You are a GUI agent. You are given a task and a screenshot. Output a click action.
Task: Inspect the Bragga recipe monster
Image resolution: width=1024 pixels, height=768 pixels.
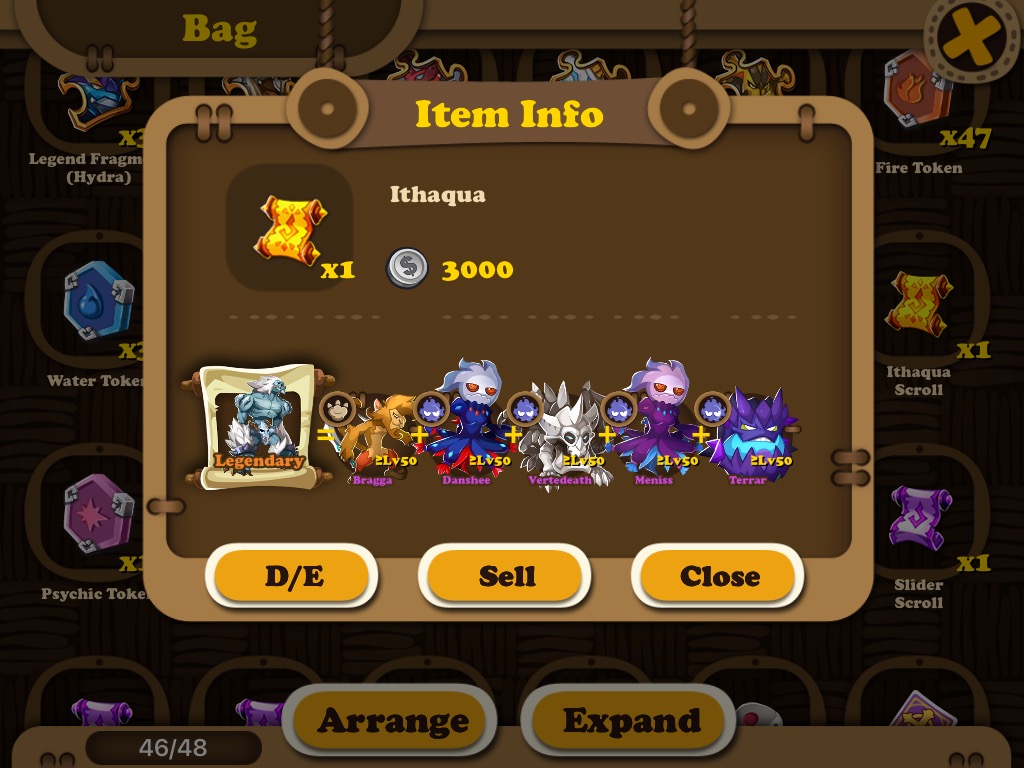[372, 437]
